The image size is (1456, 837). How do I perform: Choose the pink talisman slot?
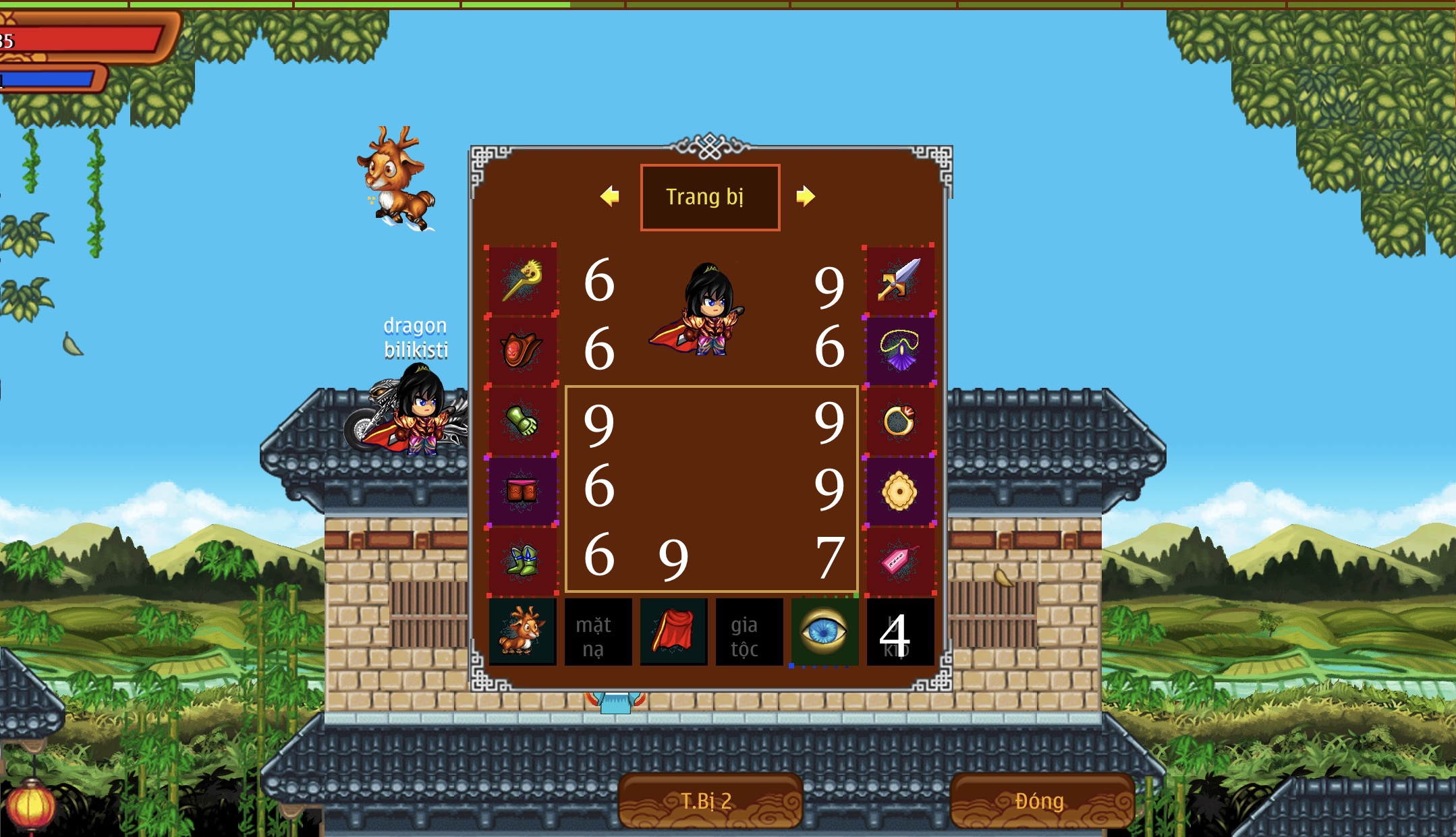(x=899, y=561)
